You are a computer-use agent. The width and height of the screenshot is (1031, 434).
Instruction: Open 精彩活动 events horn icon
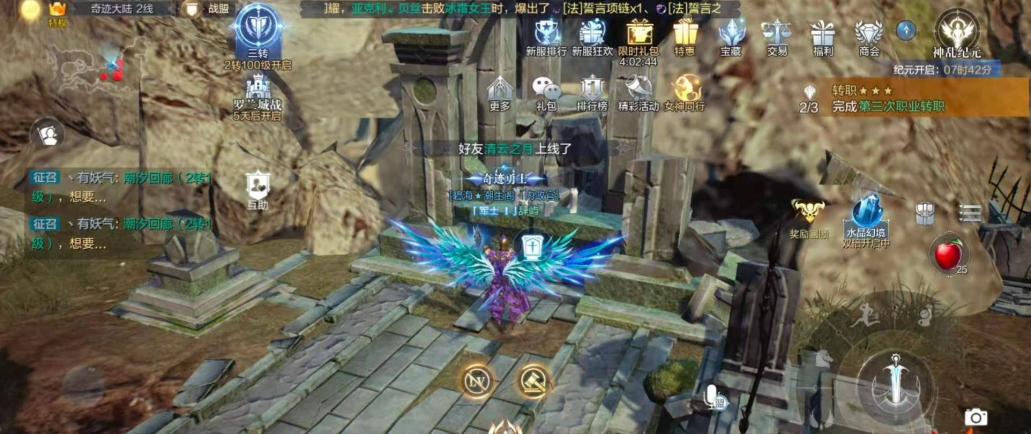coord(639,90)
